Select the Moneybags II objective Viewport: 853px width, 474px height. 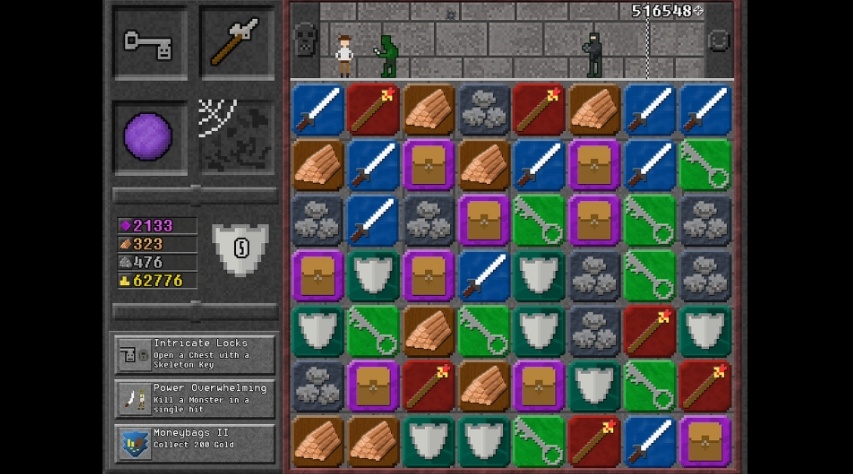coord(195,443)
